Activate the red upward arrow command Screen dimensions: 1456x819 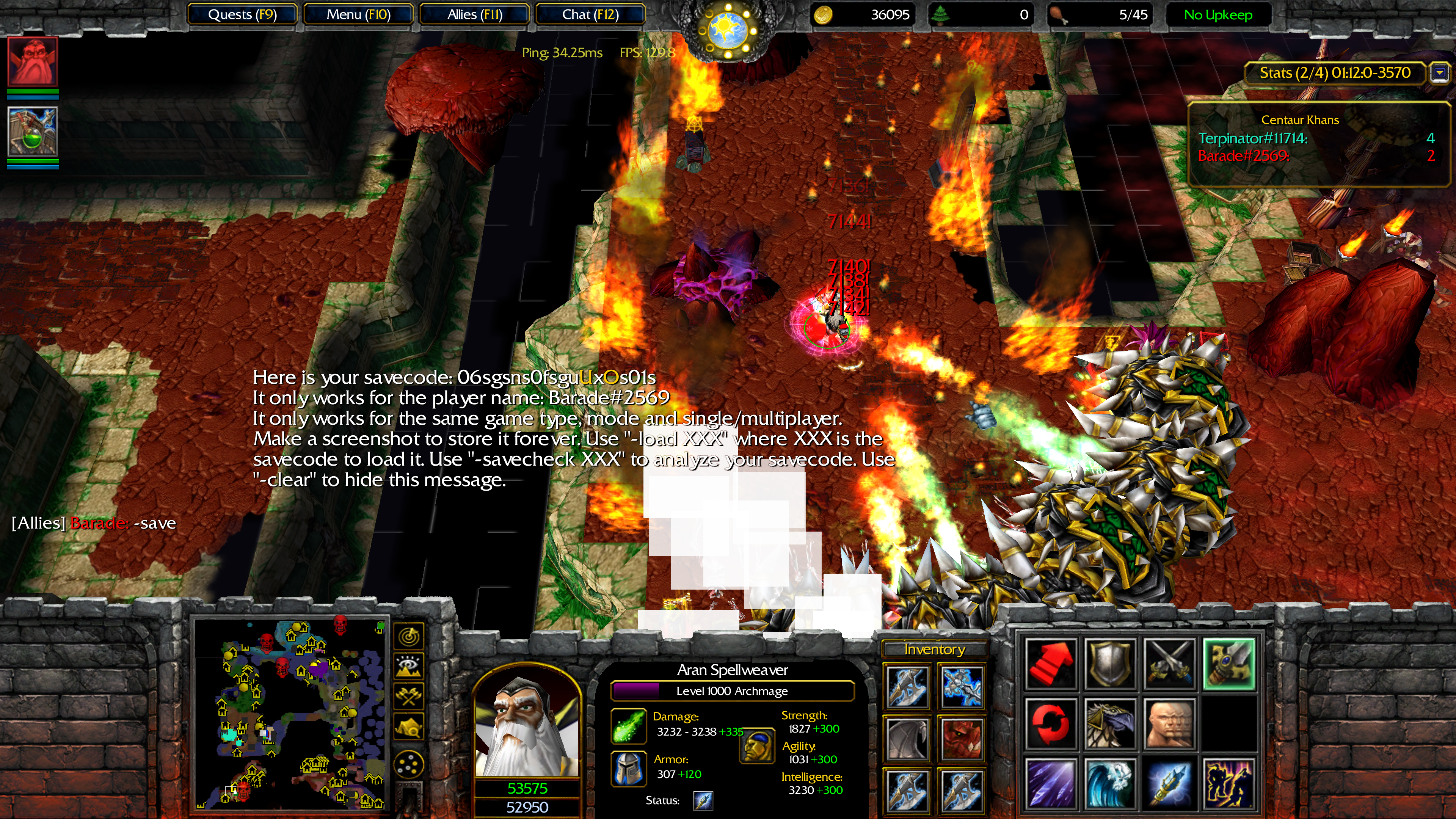tap(1051, 664)
